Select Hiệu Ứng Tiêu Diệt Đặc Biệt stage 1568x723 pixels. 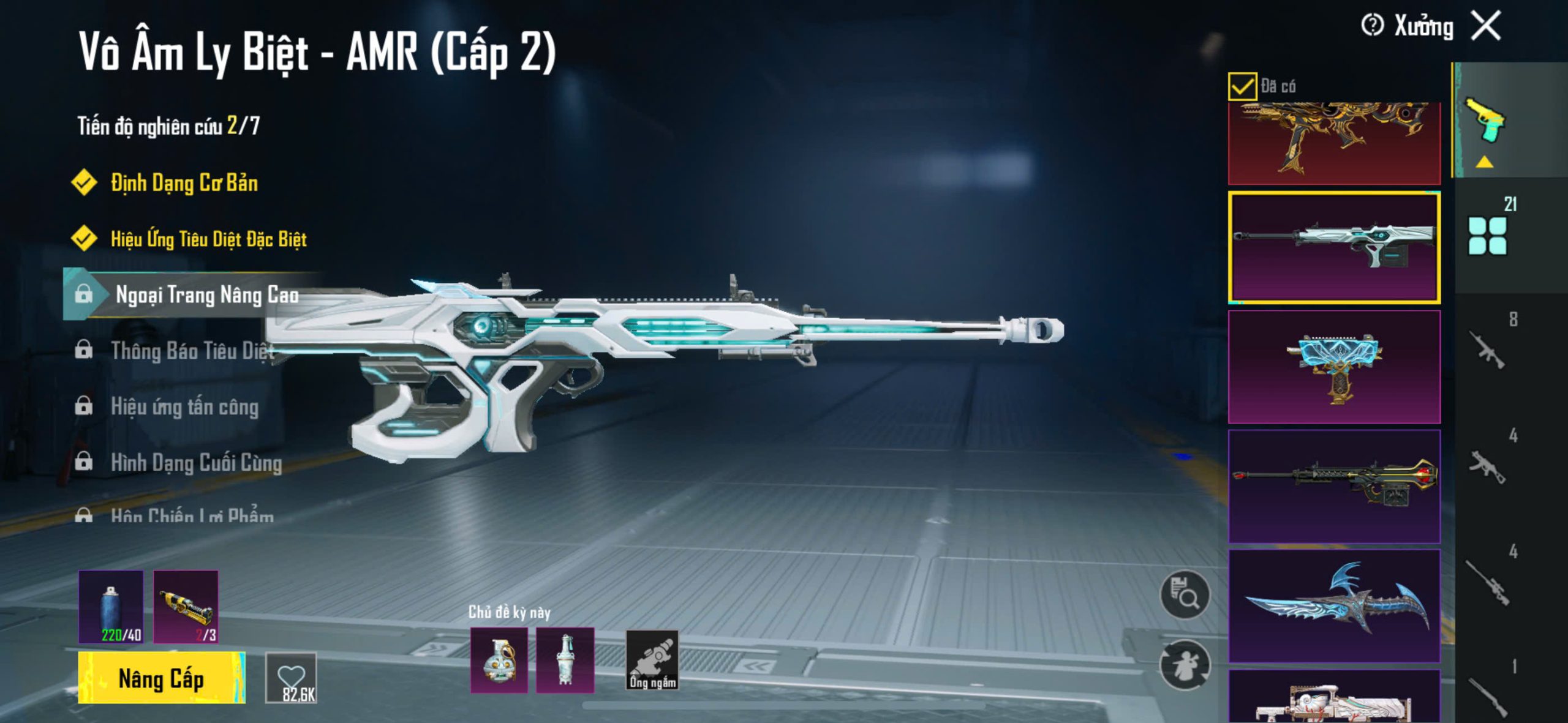pos(208,239)
